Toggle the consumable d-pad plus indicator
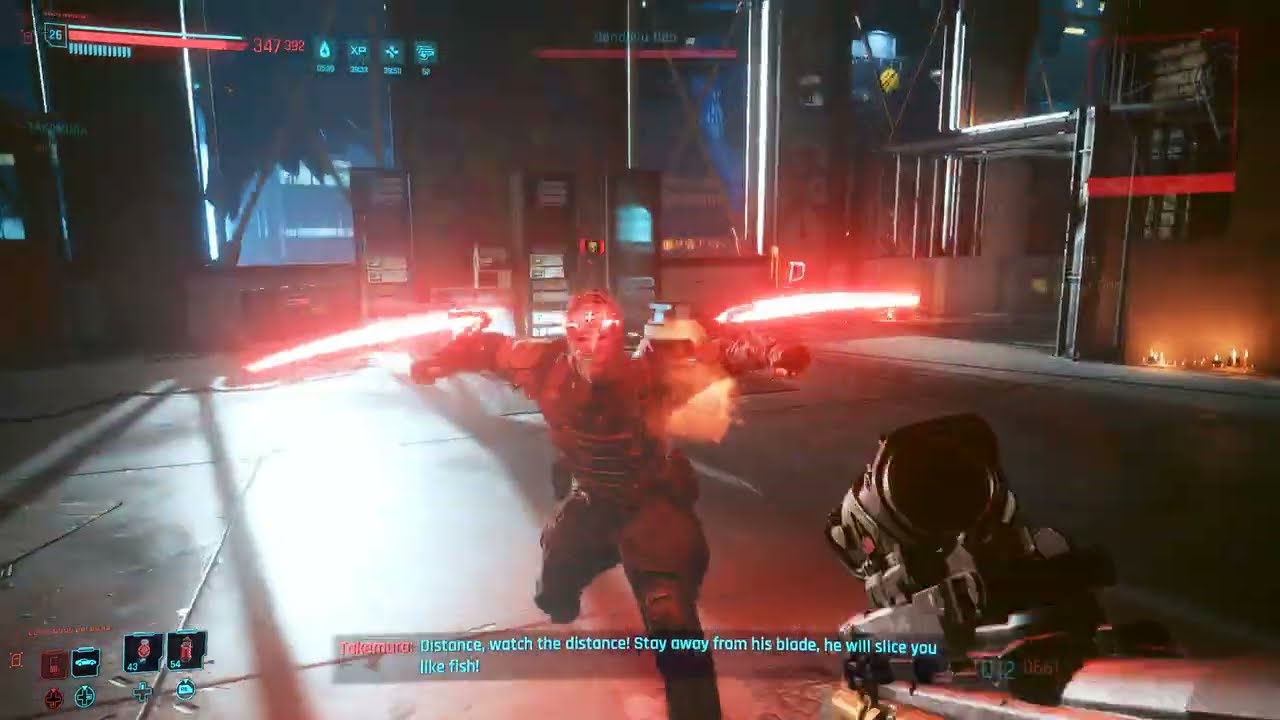Screen dimensions: 1280x720 click(143, 691)
